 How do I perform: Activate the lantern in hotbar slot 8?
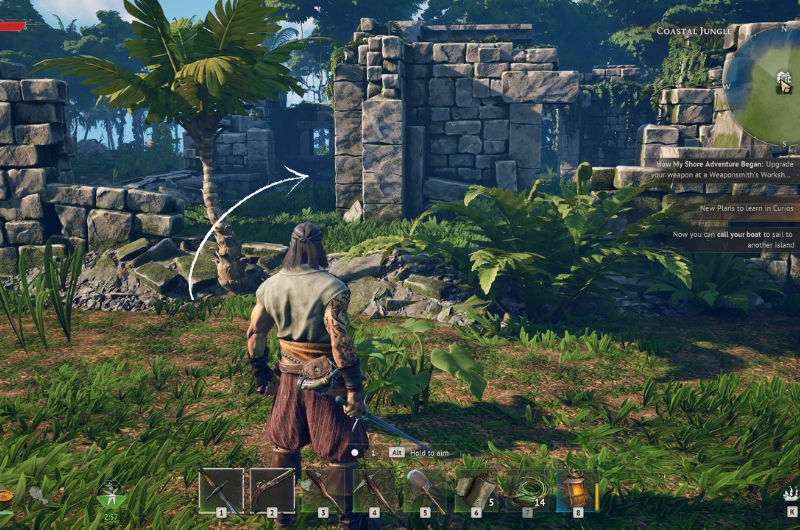point(577,490)
